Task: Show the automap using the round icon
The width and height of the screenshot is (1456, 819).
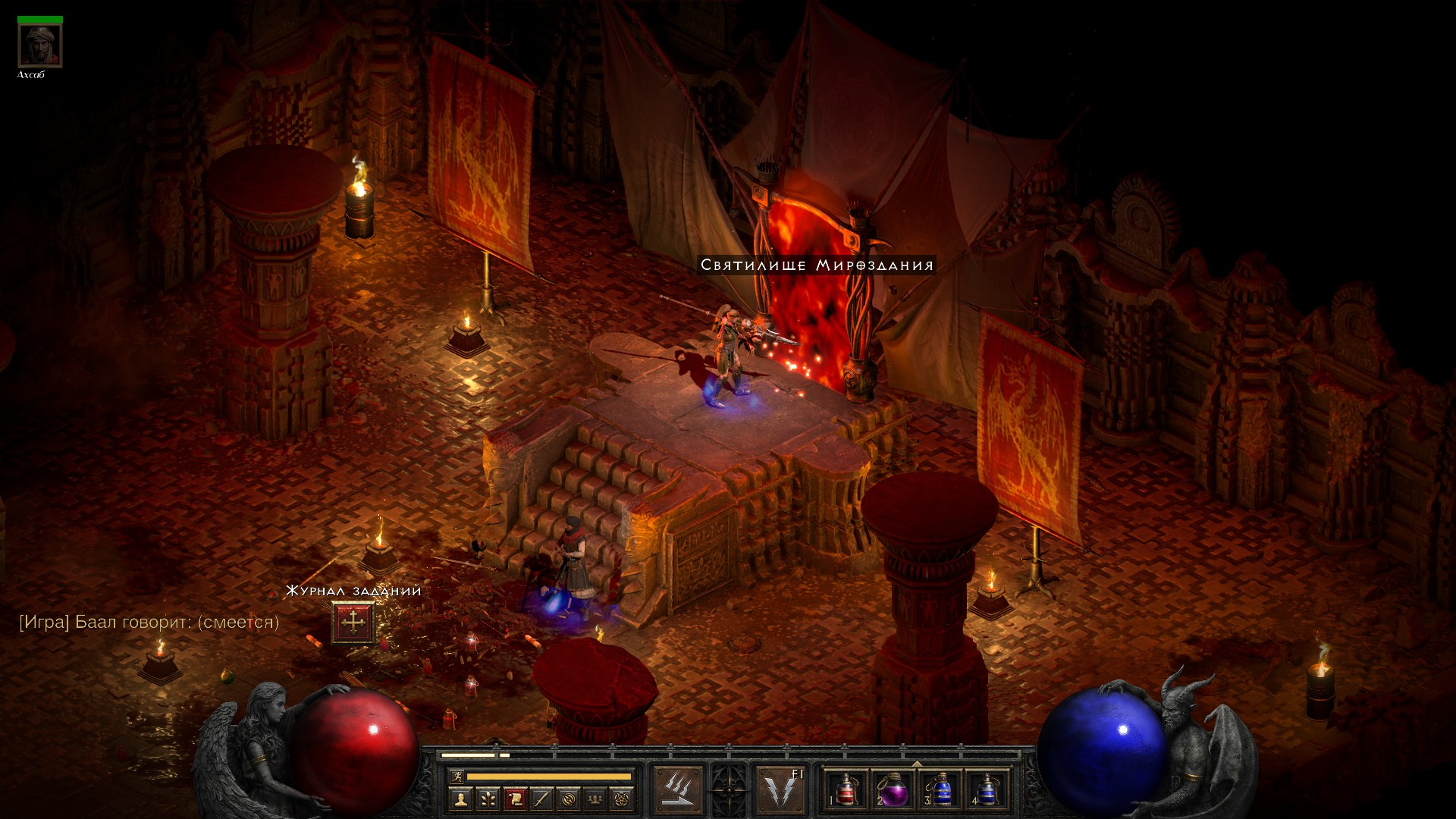Action: pyautogui.click(x=569, y=799)
